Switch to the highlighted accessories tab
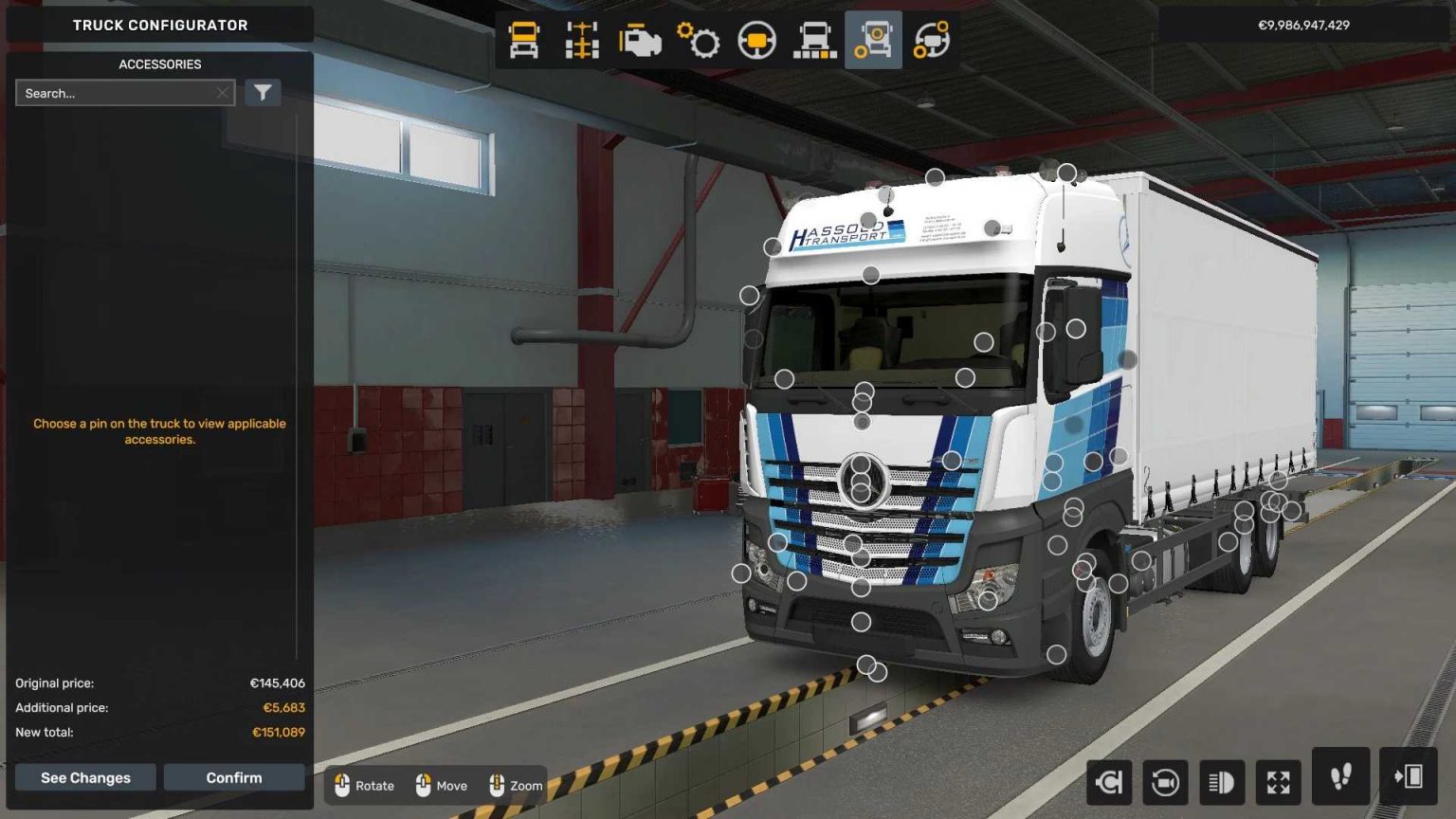Screen dimensions: 1456x819 873,41
